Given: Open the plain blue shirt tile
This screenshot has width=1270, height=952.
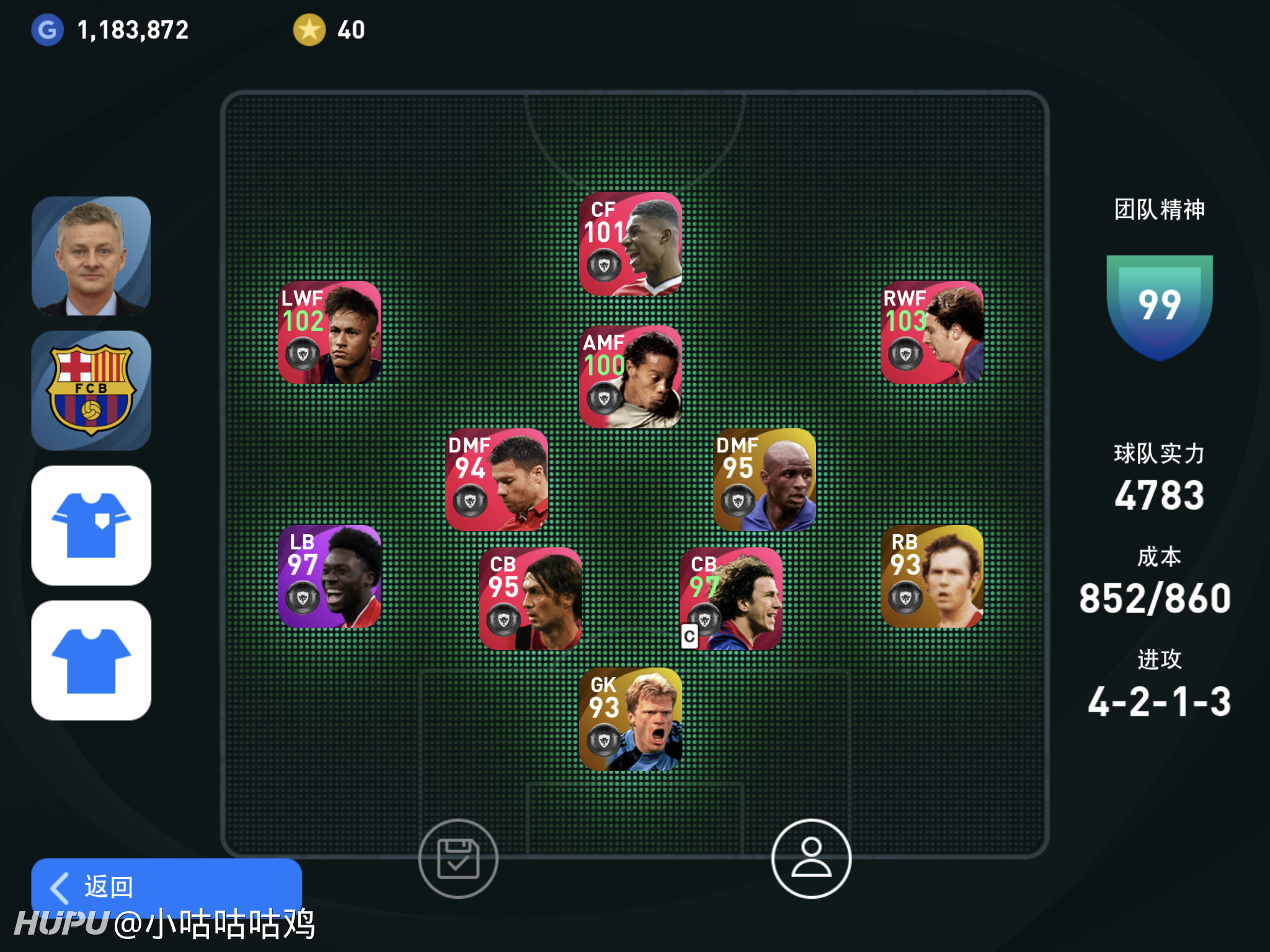Looking at the screenshot, I should tap(91, 660).
